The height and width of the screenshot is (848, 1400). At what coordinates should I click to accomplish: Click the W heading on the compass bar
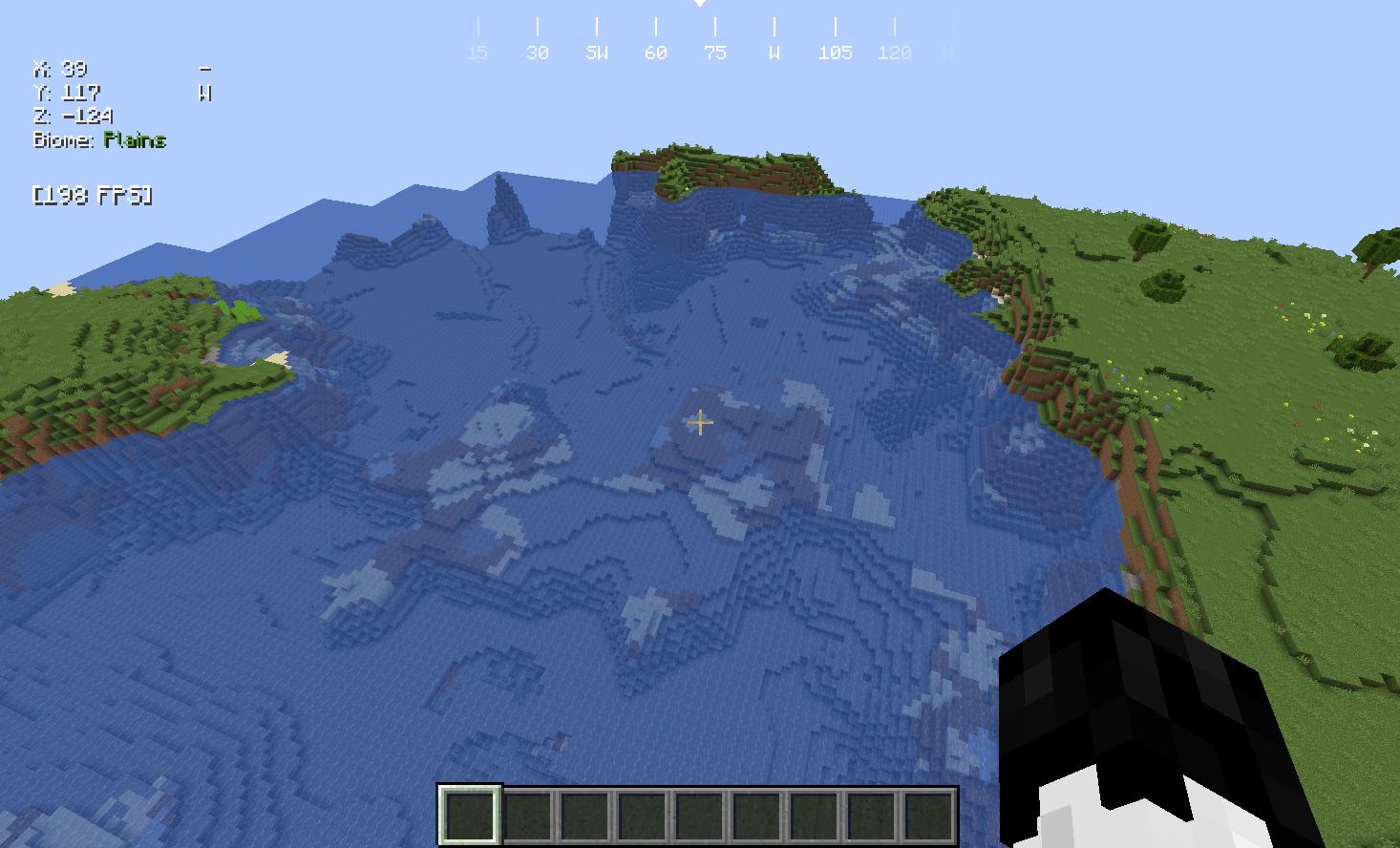tap(773, 53)
